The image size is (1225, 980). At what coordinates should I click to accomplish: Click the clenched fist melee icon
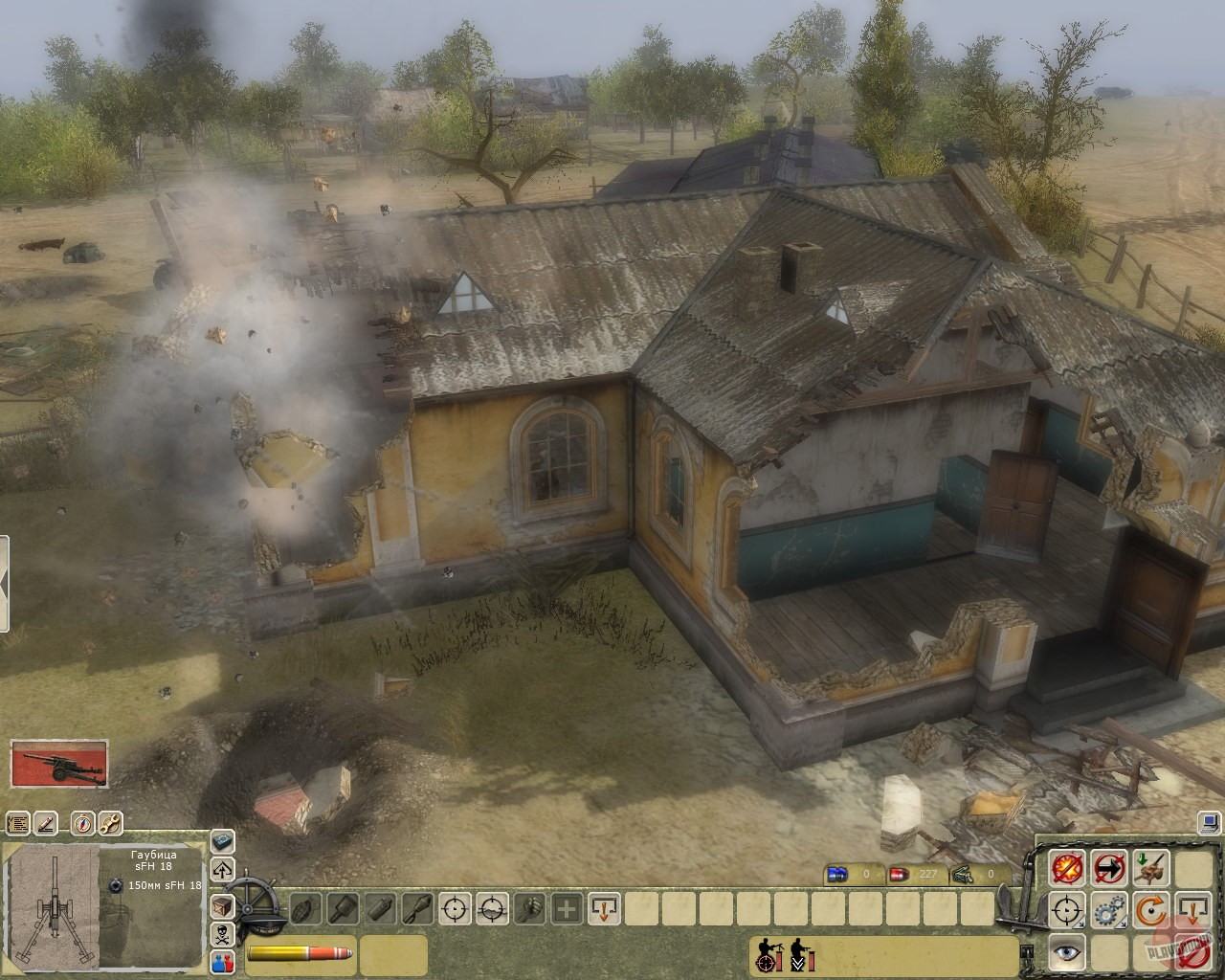pyautogui.click(x=529, y=908)
